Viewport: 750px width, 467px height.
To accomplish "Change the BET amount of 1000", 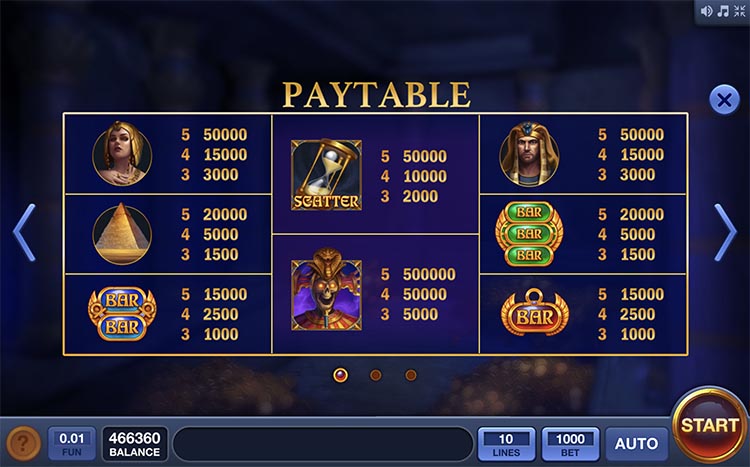I will (x=571, y=444).
